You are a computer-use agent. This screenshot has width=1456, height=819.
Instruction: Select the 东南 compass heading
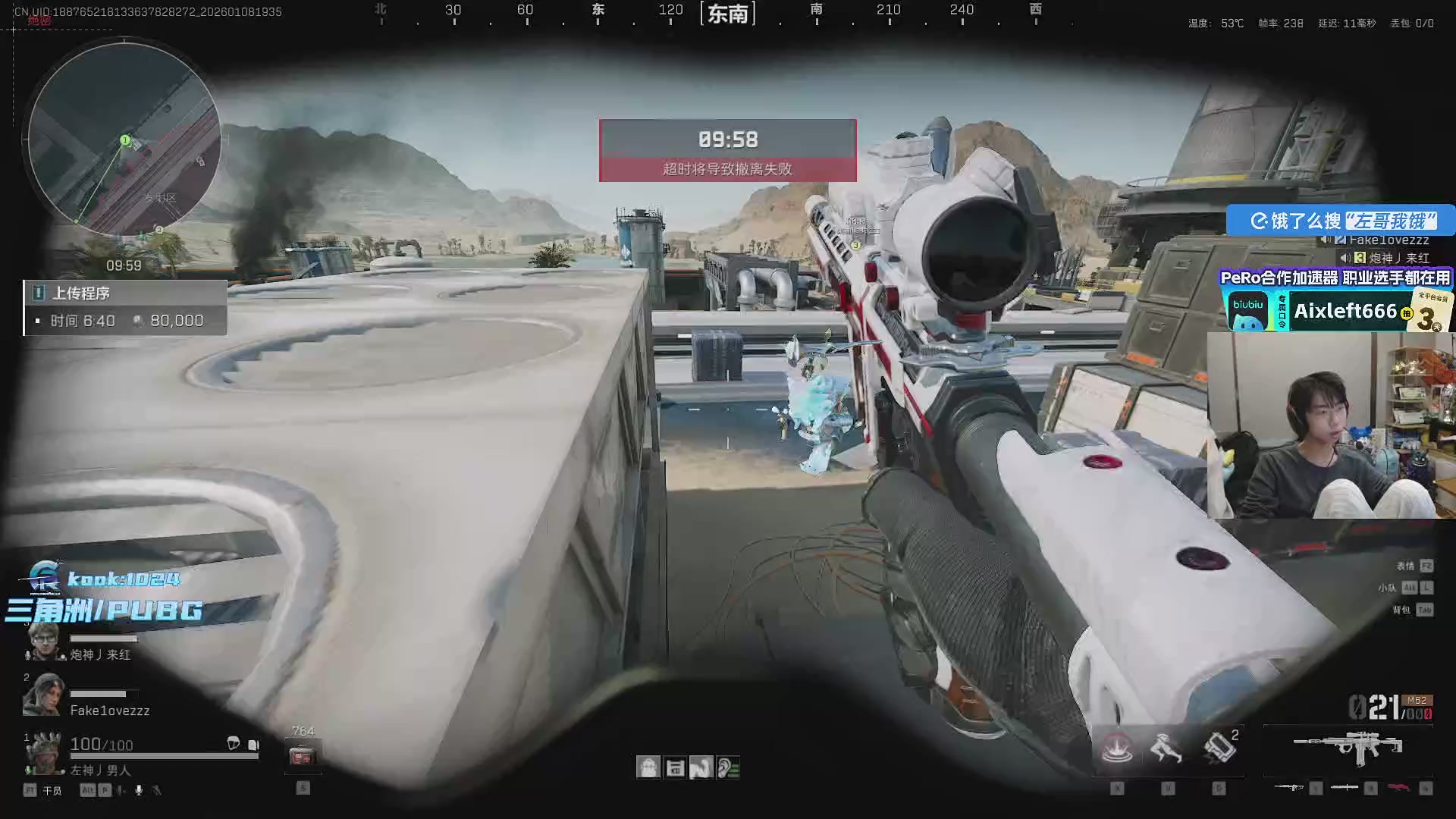(x=728, y=14)
